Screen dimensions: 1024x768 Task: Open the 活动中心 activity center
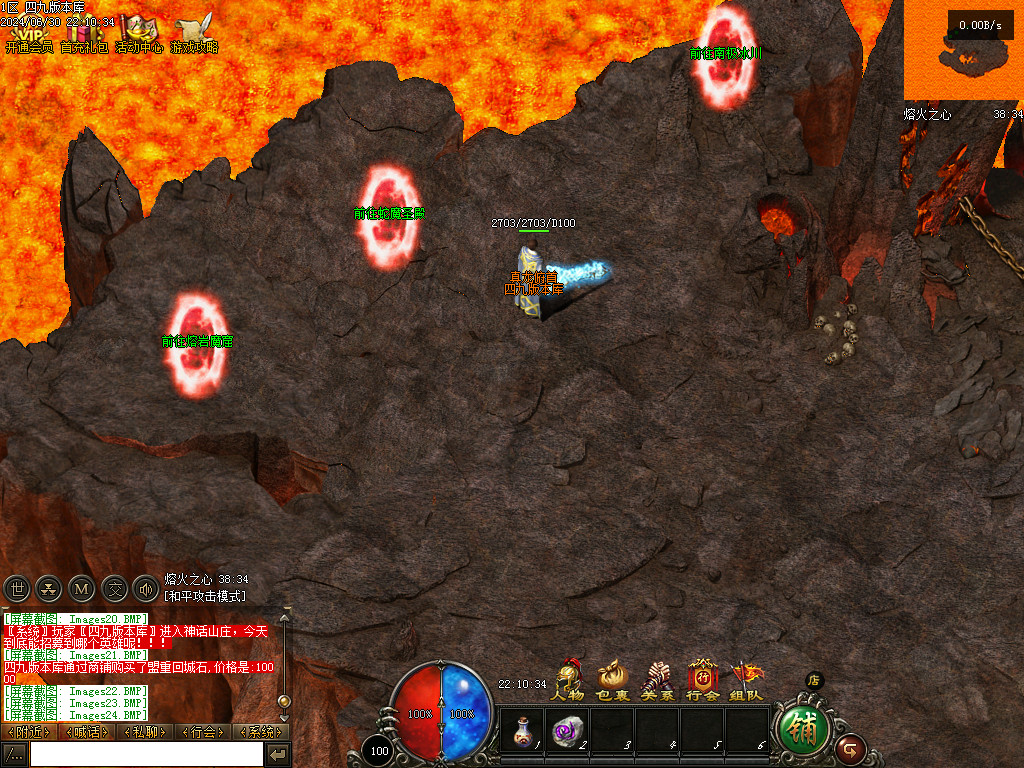(139, 35)
